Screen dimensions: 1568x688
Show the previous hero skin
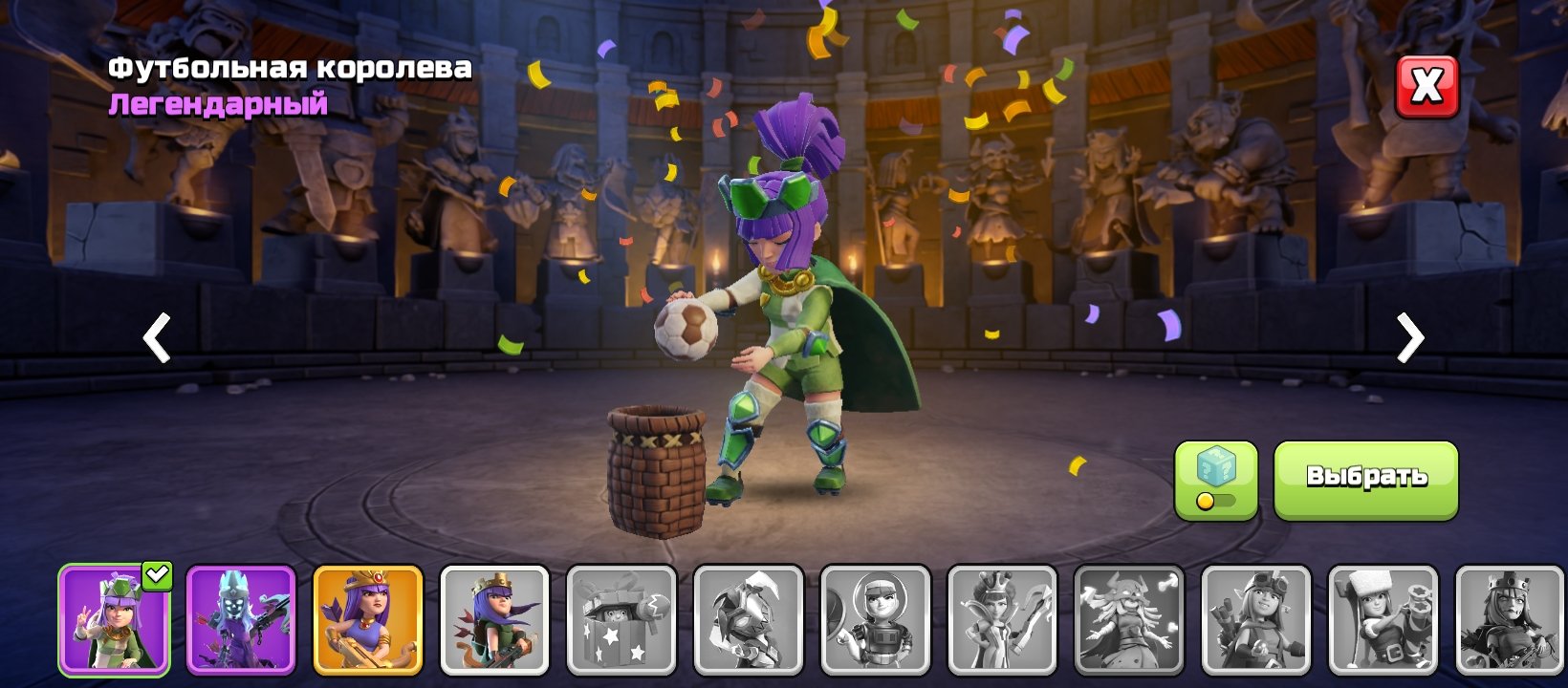157,337
